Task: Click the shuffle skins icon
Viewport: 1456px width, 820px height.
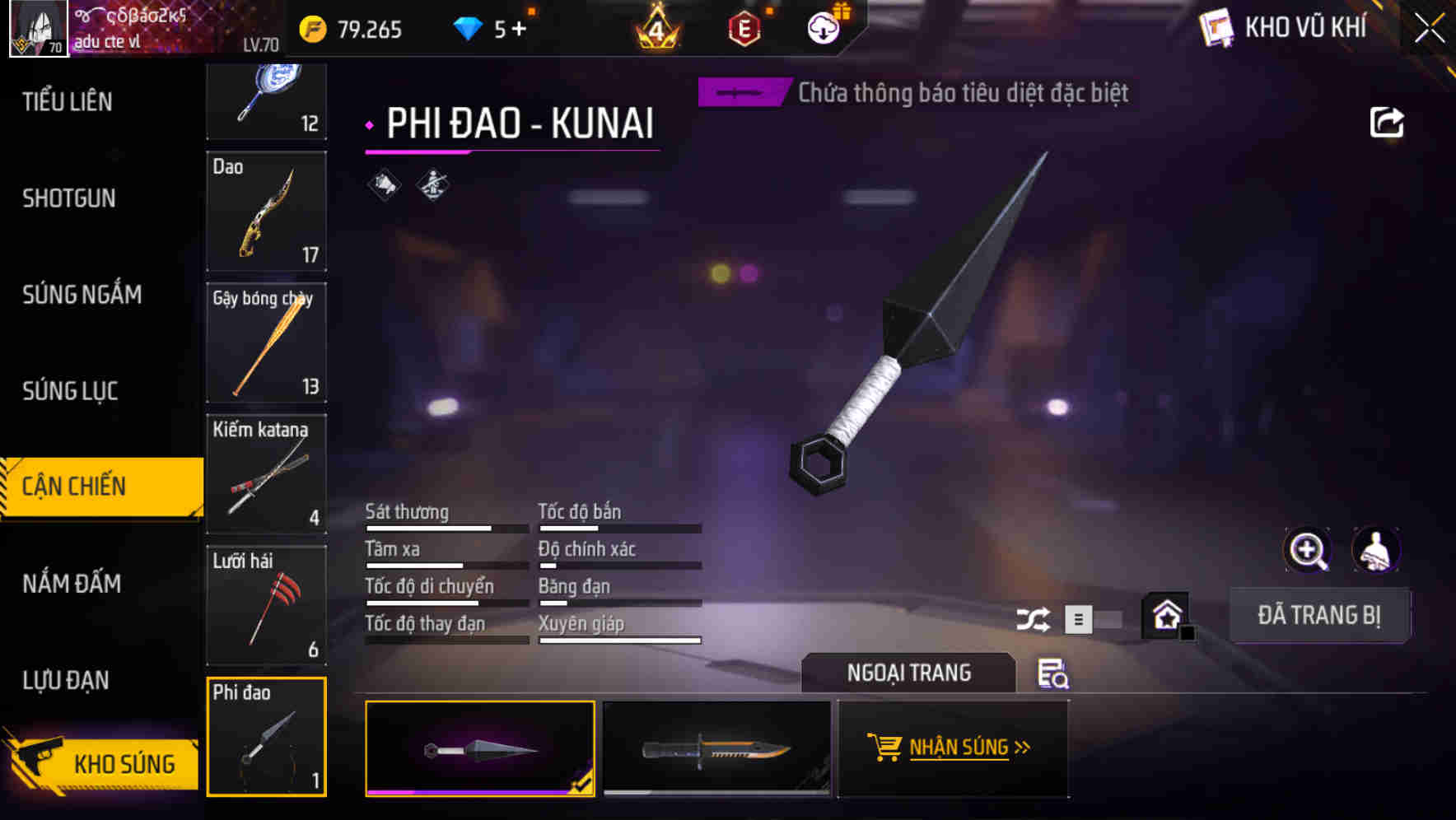Action: tap(1033, 617)
